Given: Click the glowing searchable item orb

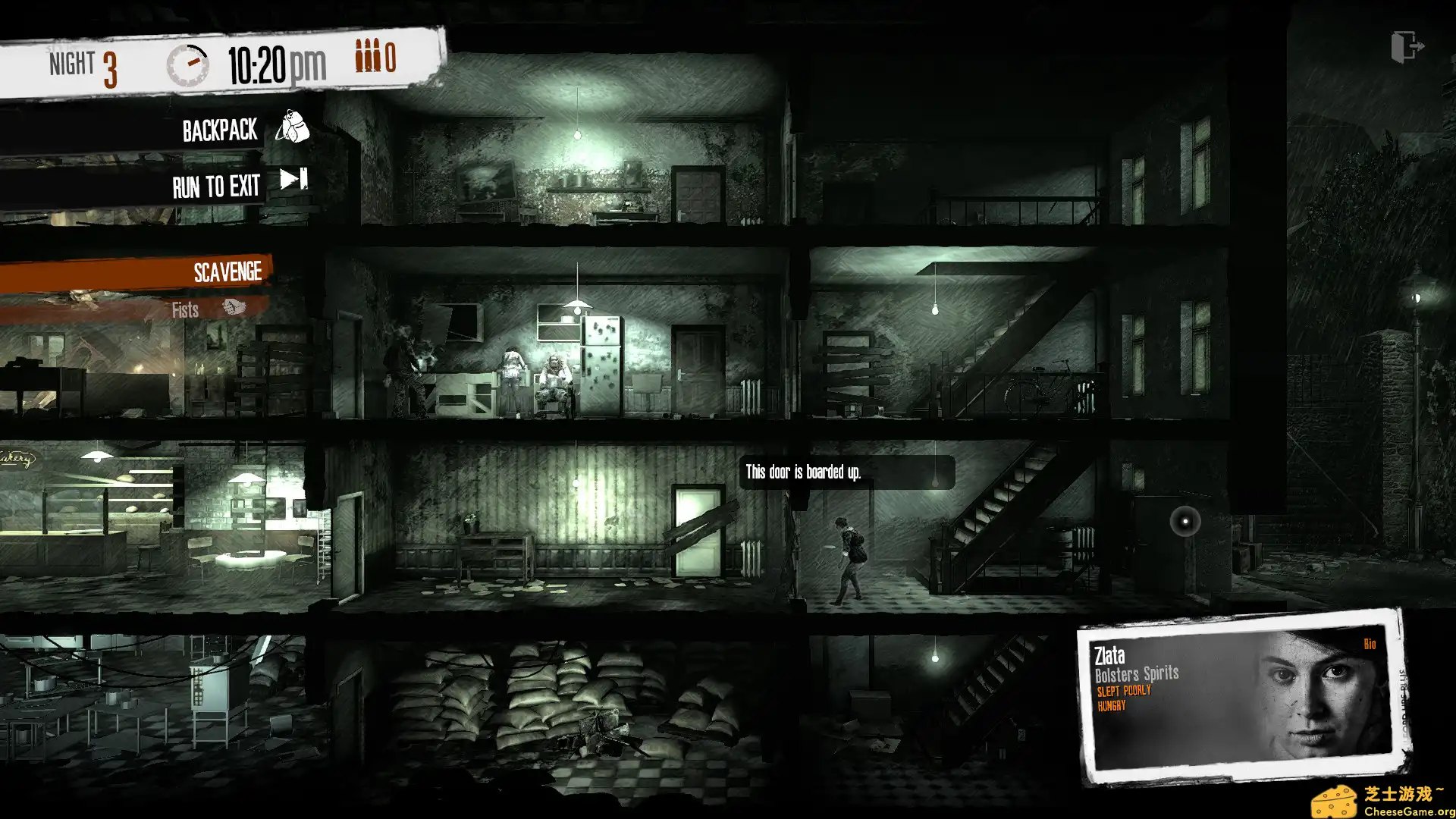Looking at the screenshot, I should (1183, 520).
